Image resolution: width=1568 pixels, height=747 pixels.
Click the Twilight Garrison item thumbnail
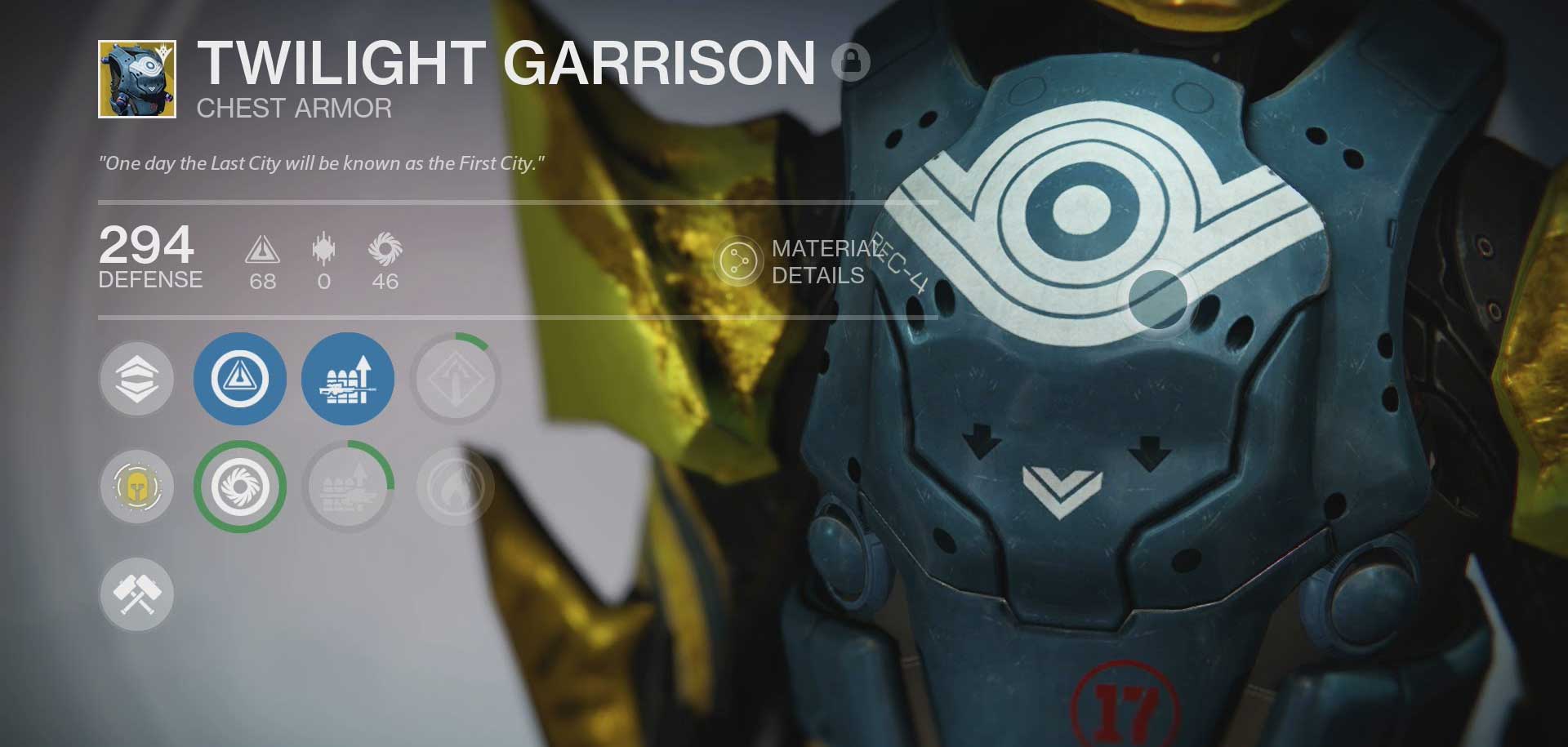(x=137, y=79)
